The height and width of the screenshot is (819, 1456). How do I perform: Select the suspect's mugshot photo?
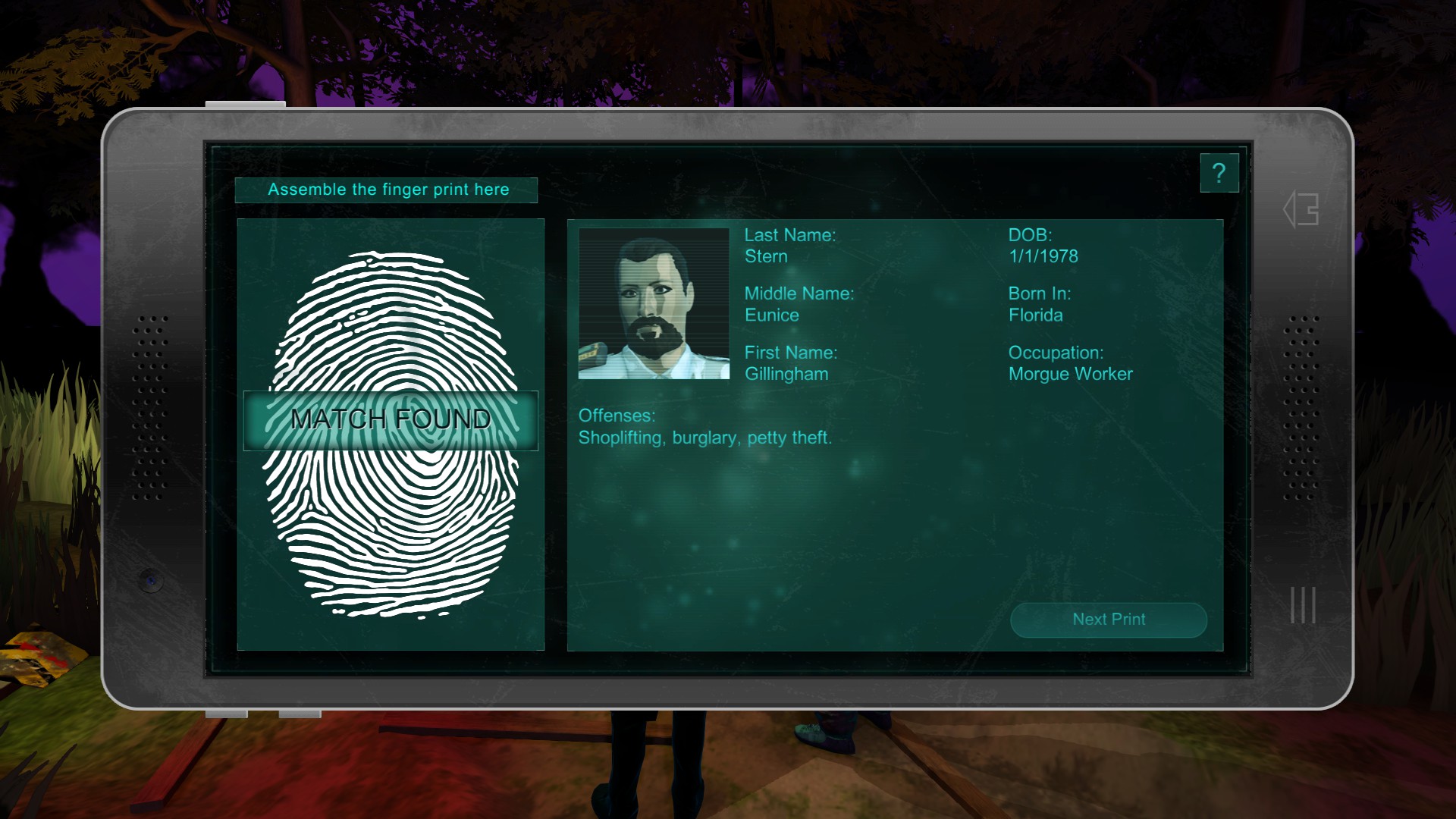point(654,304)
